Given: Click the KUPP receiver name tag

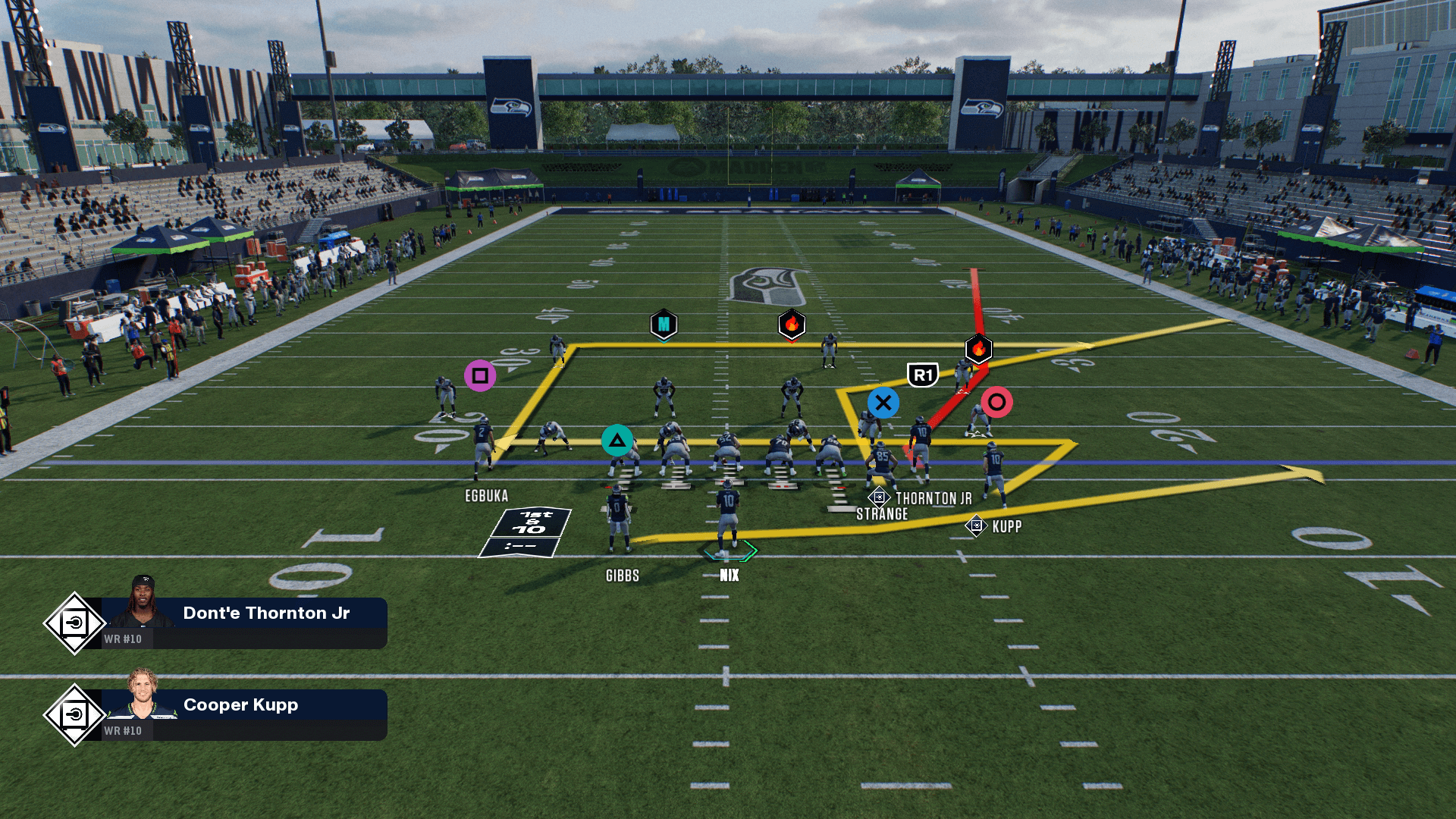Looking at the screenshot, I should point(1006,527).
